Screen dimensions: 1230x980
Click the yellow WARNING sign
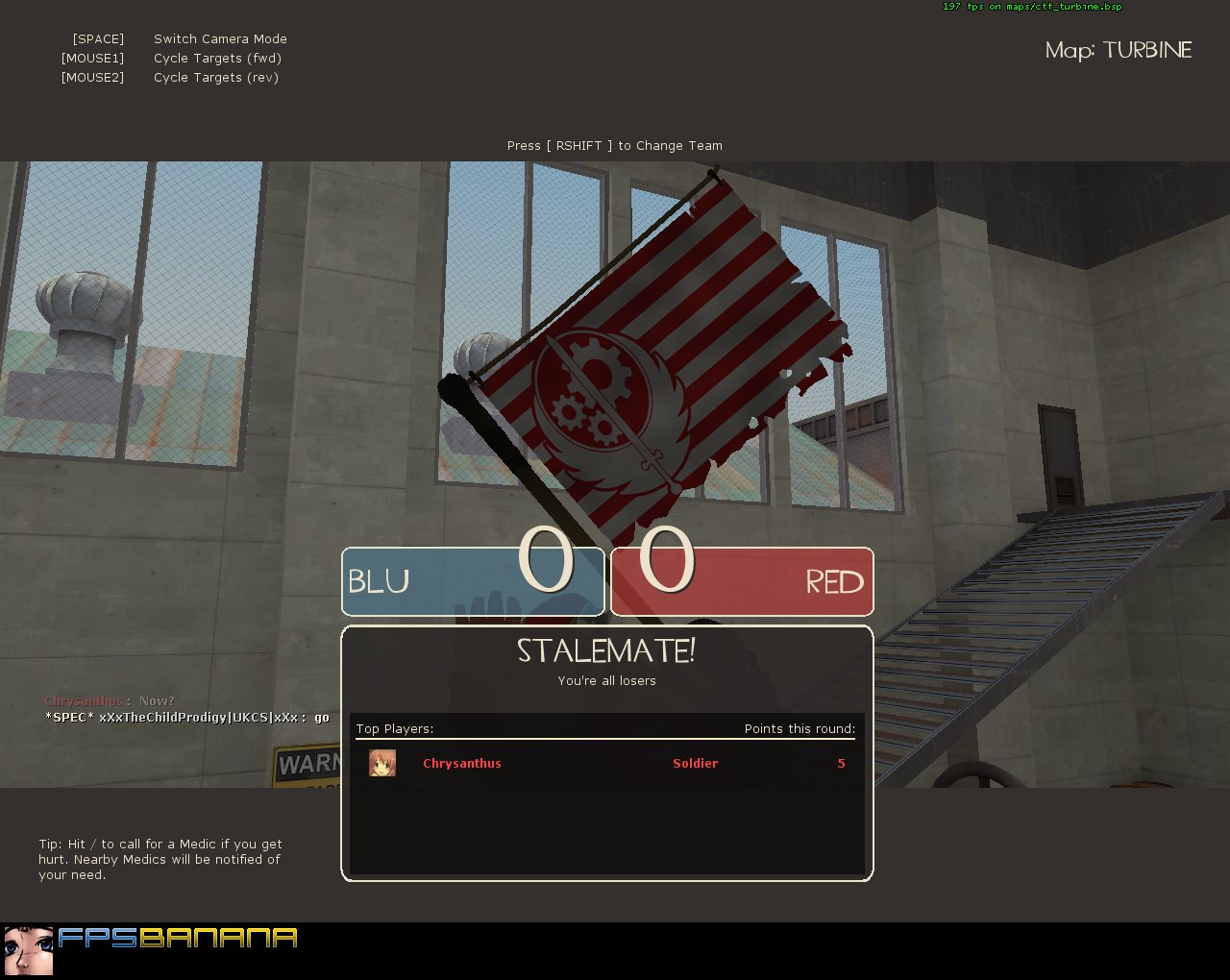(x=307, y=764)
